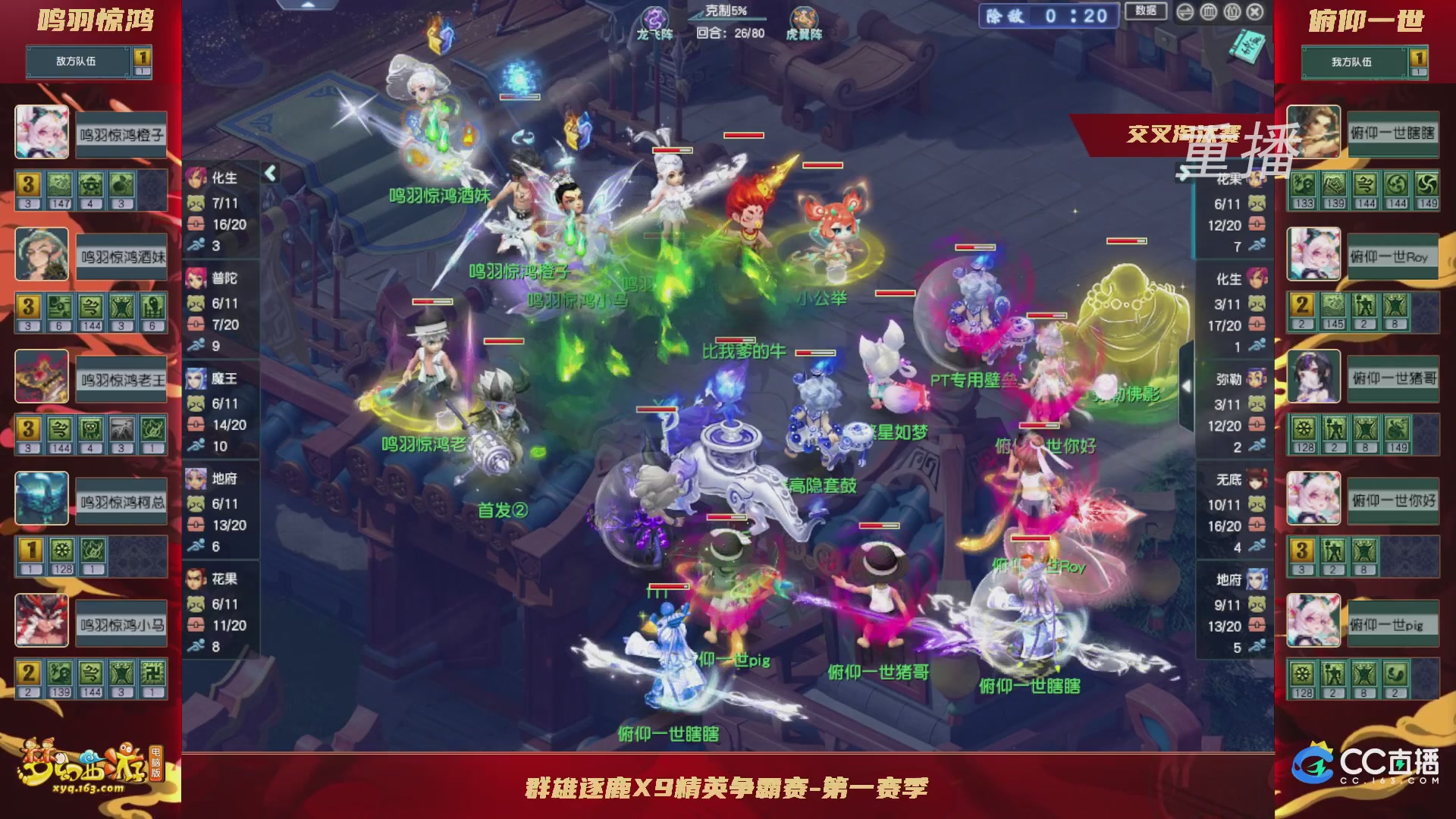Click the 俯仰一世瞎瞎 name label
Screen dimensions: 1456x819
[x=1393, y=133]
